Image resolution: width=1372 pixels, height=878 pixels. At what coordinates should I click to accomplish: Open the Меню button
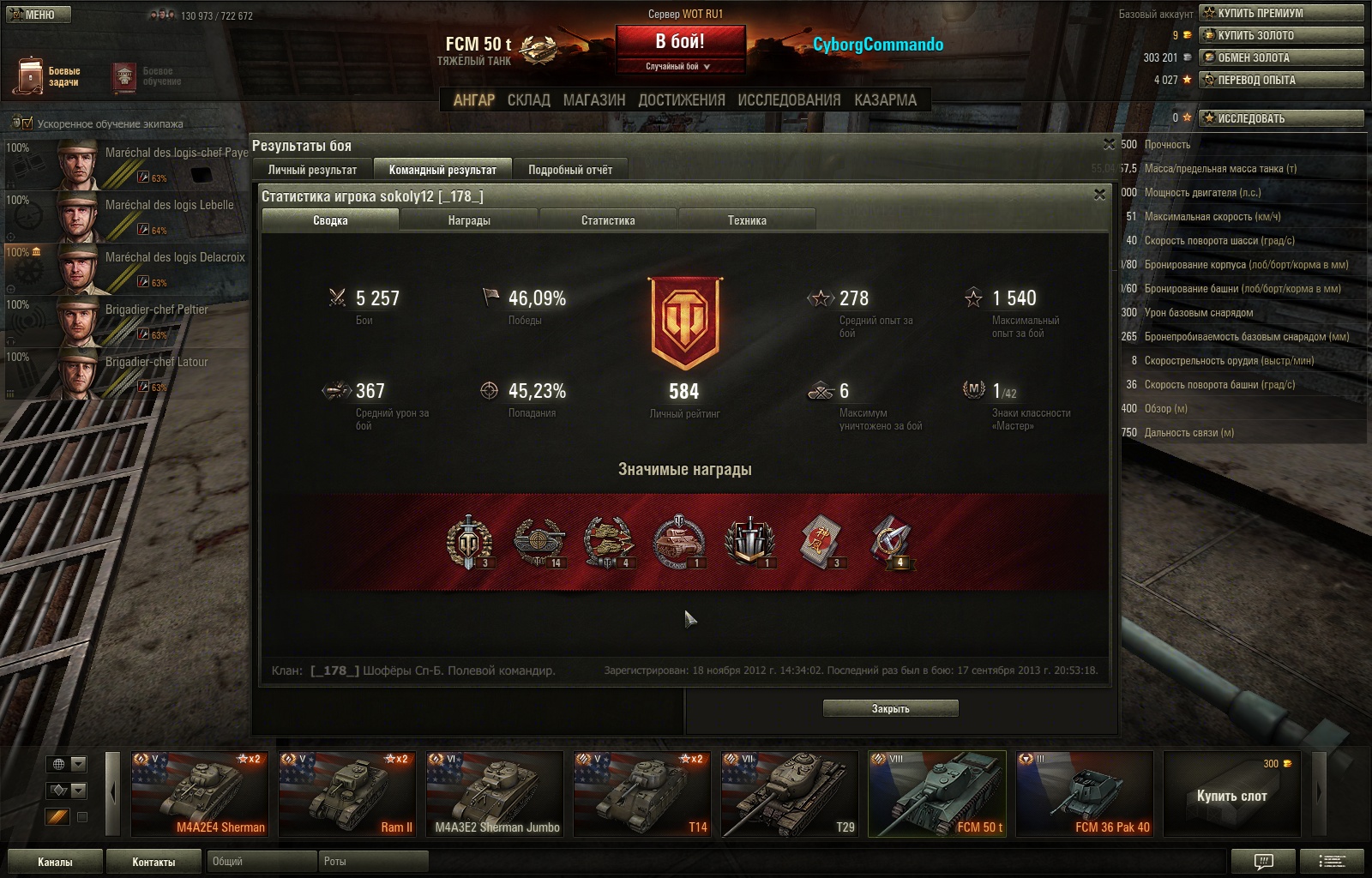click(x=39, y=15)
